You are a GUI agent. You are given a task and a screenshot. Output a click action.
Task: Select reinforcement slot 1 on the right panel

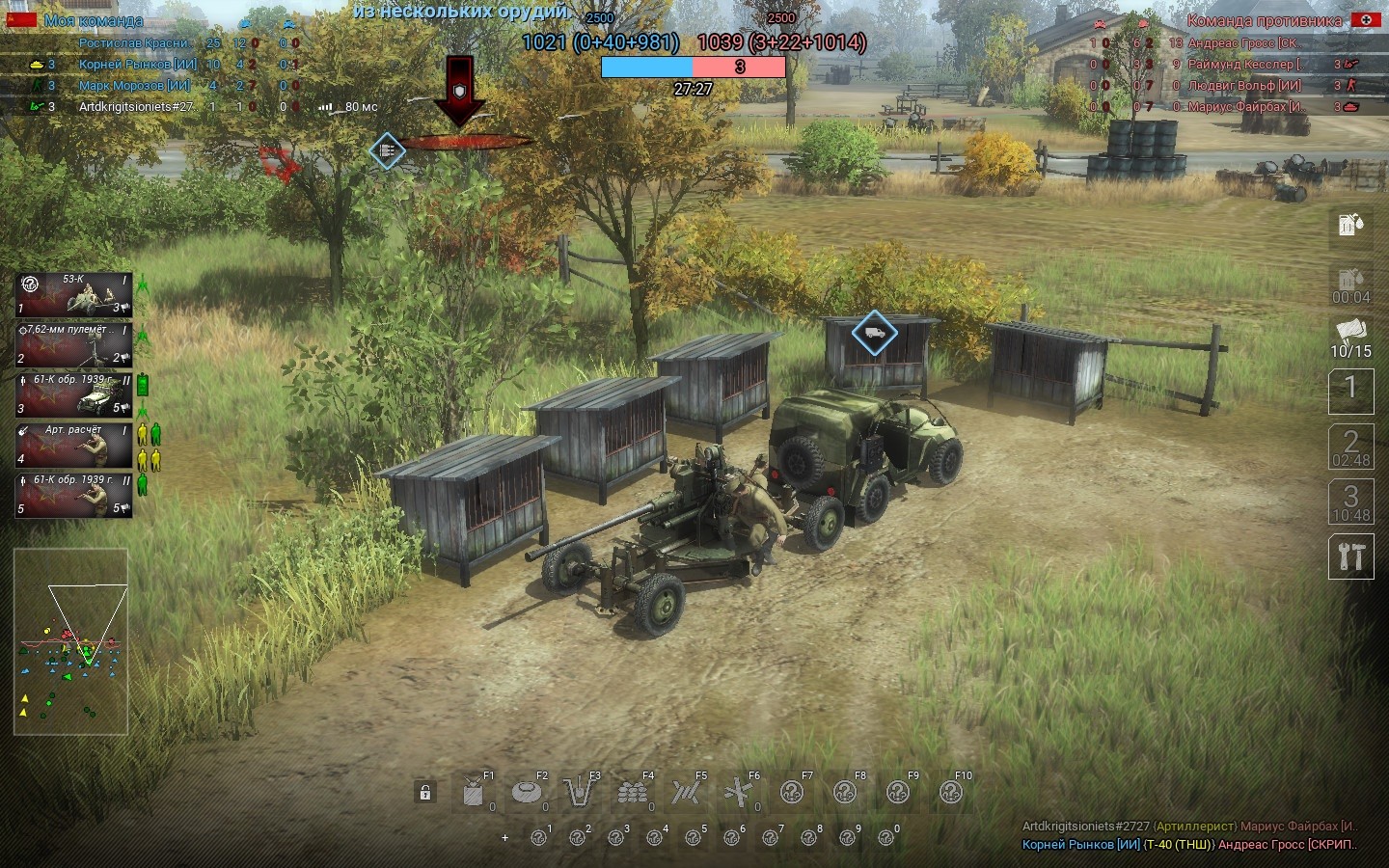coord(1350,390)
